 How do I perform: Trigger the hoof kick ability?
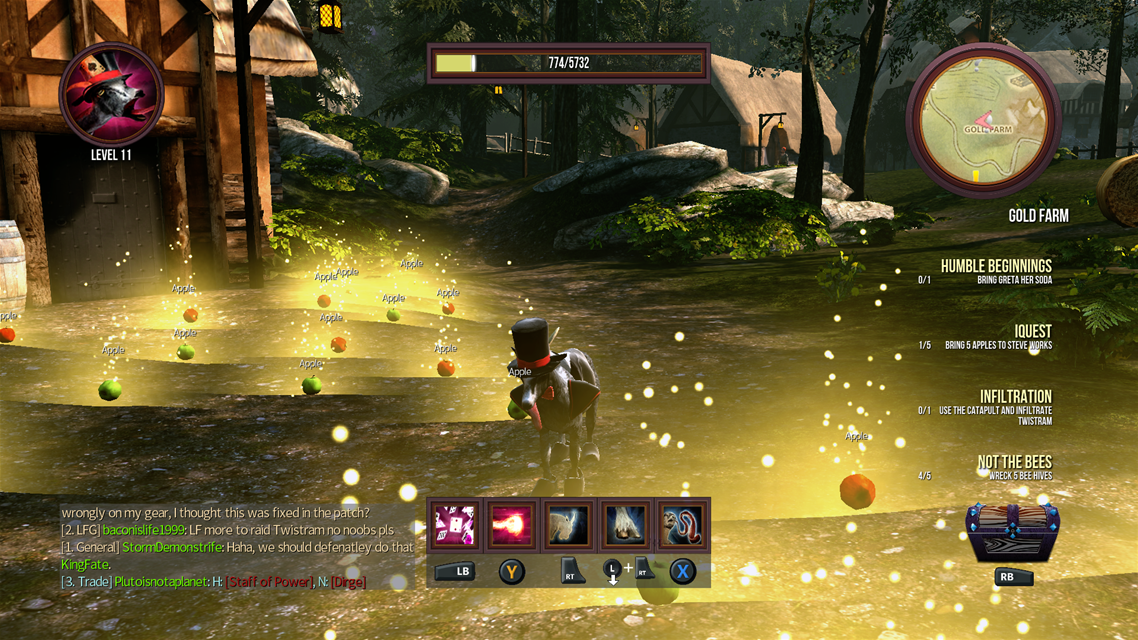pyautogui.click(x=626, y=525)
